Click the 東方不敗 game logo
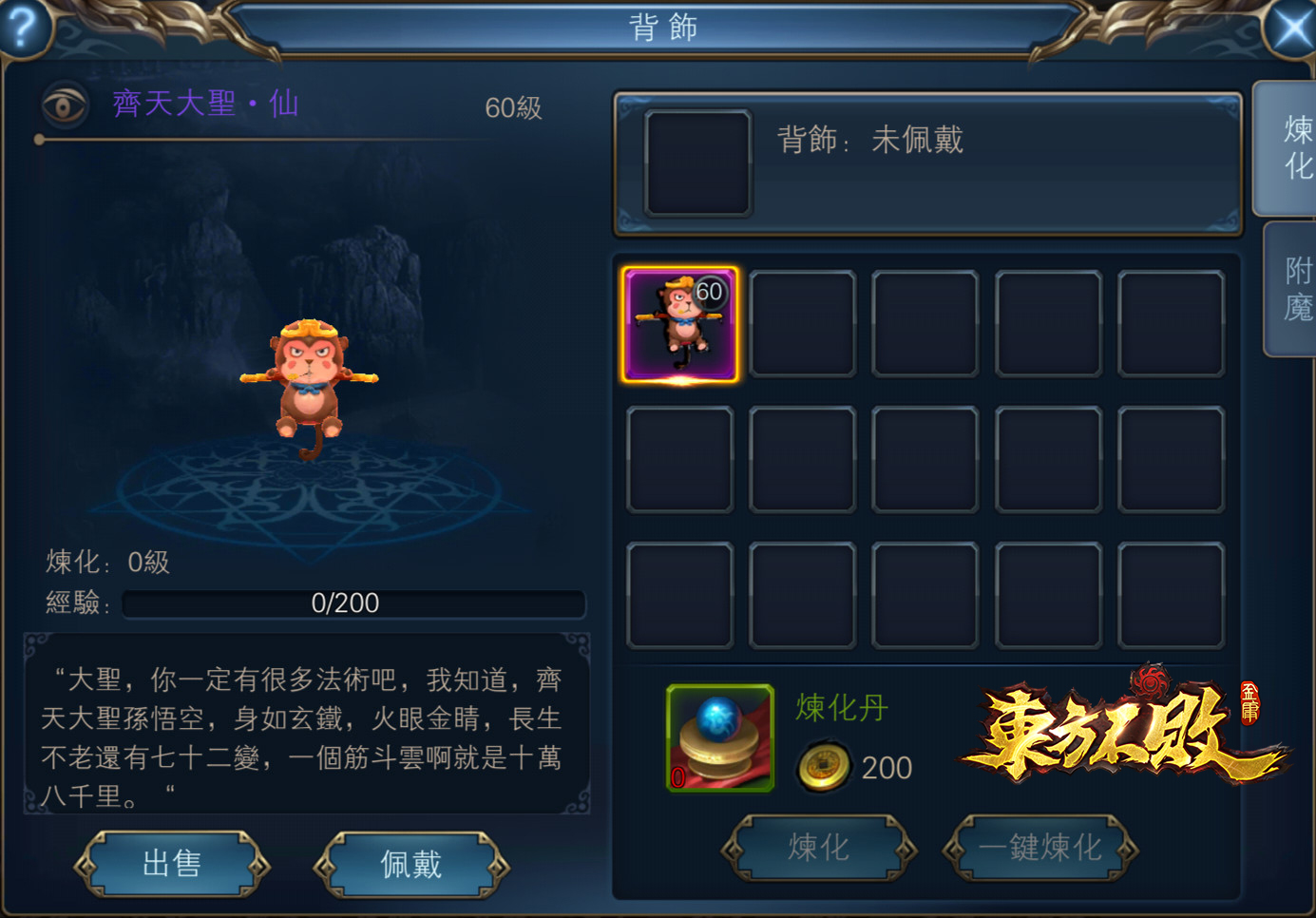1316x918 pixels. tap(1112, 741)
